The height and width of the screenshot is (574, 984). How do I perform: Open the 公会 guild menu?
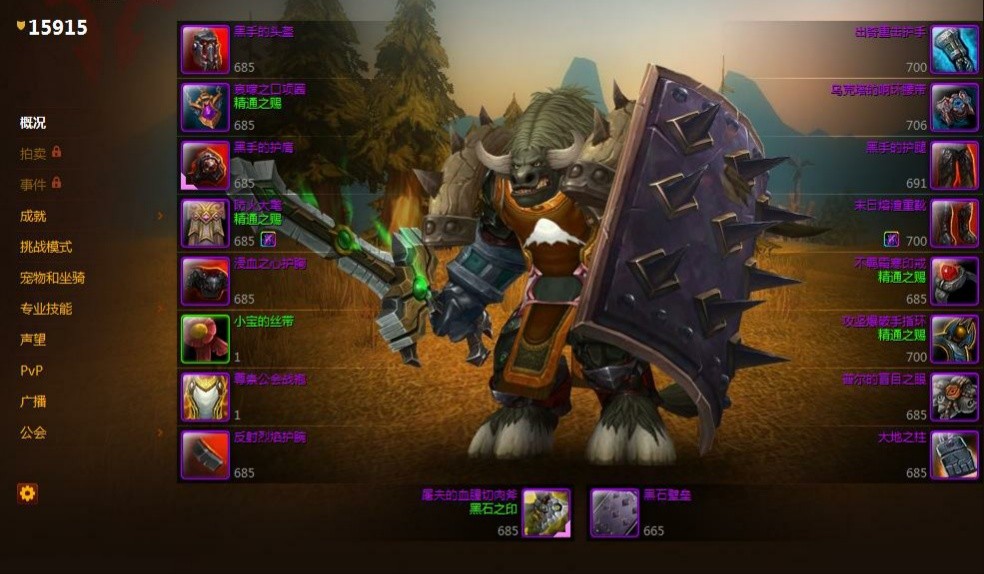pyautogui.click(x=33, y=433)
